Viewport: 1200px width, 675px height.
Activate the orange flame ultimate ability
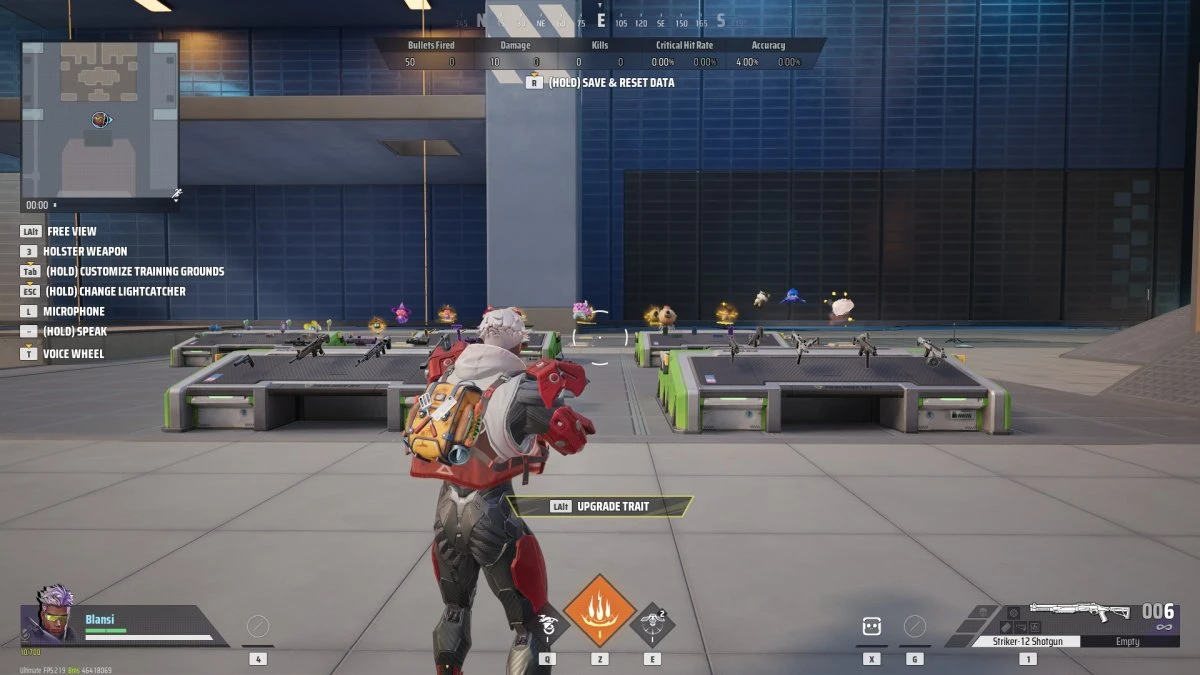point(599,610)
